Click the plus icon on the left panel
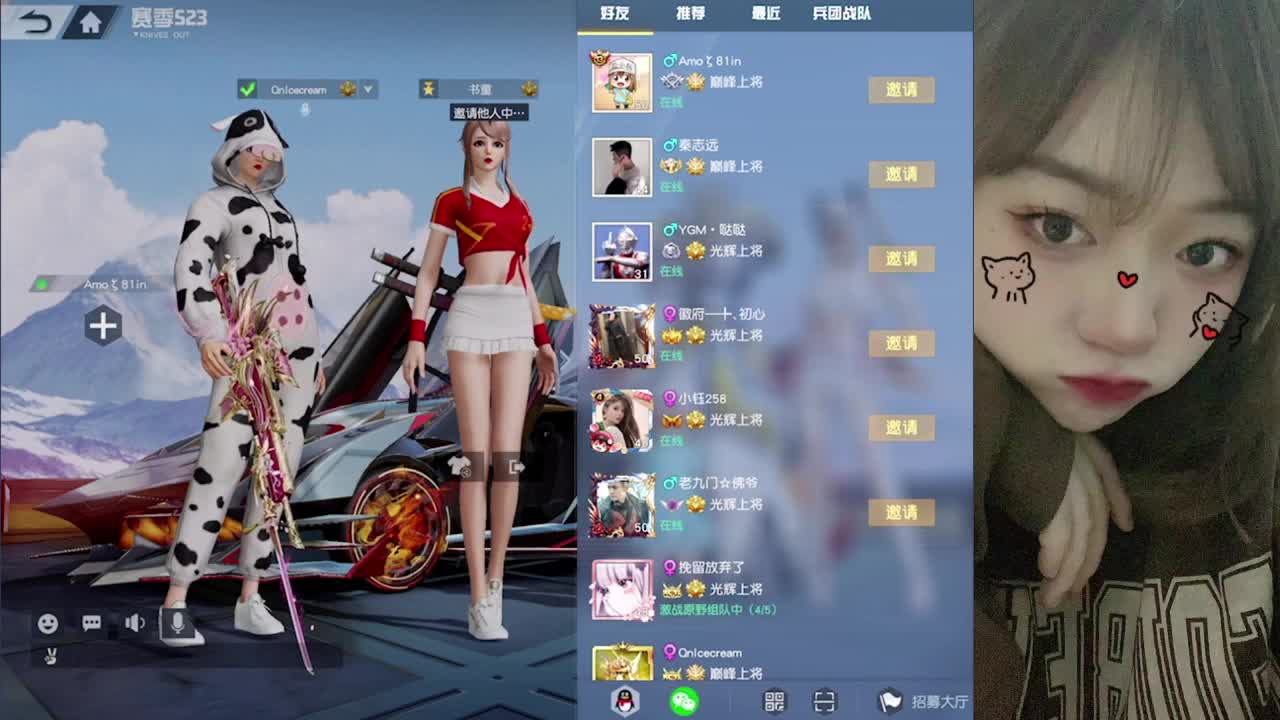1280x720 pixels. pos(103,326)
